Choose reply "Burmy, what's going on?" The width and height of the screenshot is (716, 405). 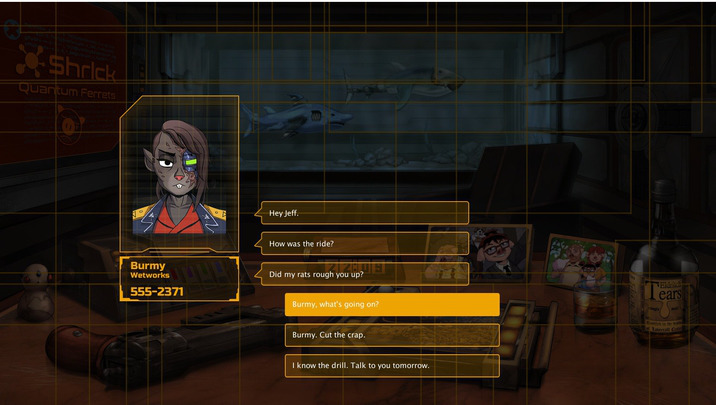coord(391,304)
